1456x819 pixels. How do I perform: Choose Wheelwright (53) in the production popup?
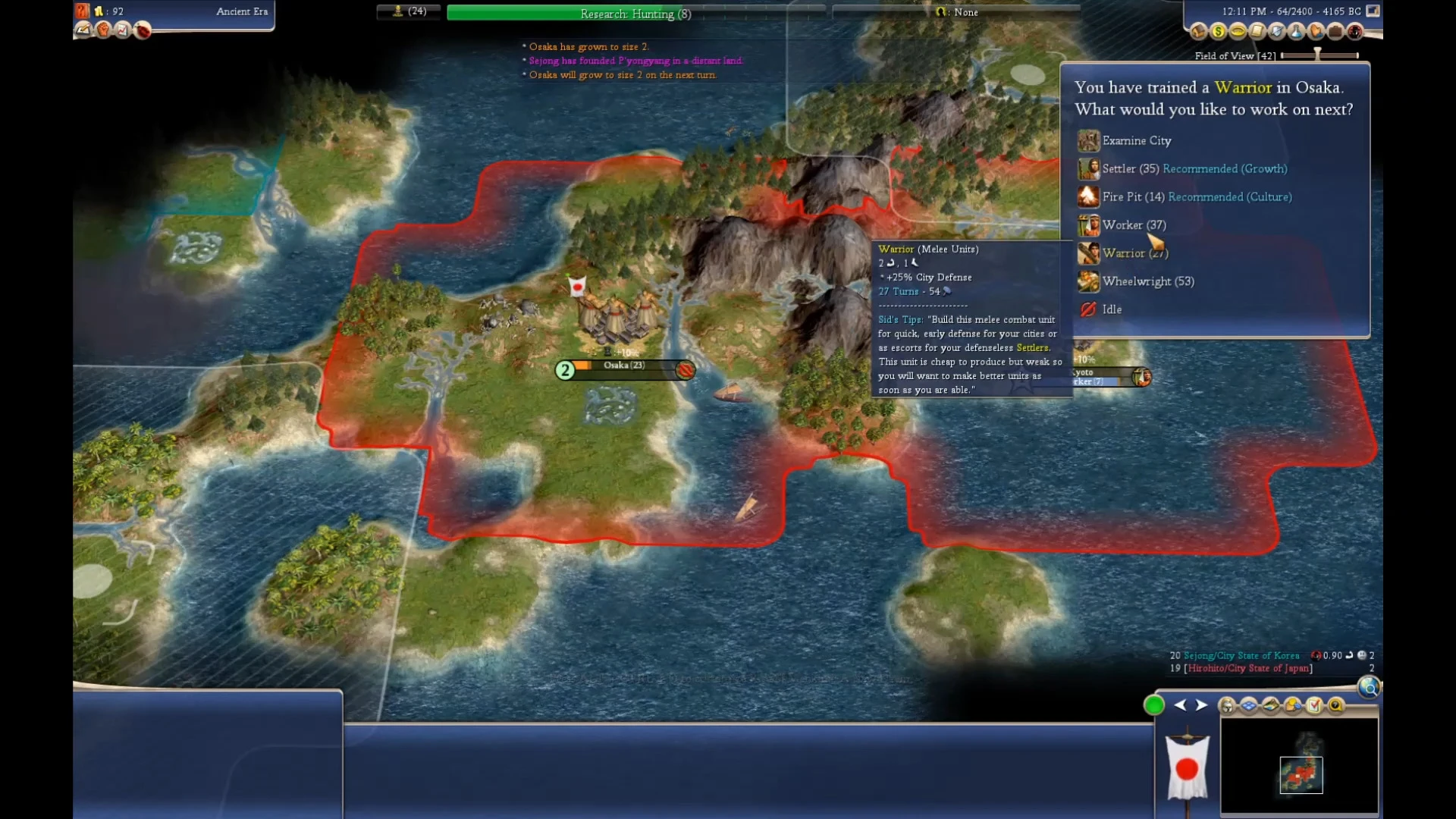tap(1149, 281)
